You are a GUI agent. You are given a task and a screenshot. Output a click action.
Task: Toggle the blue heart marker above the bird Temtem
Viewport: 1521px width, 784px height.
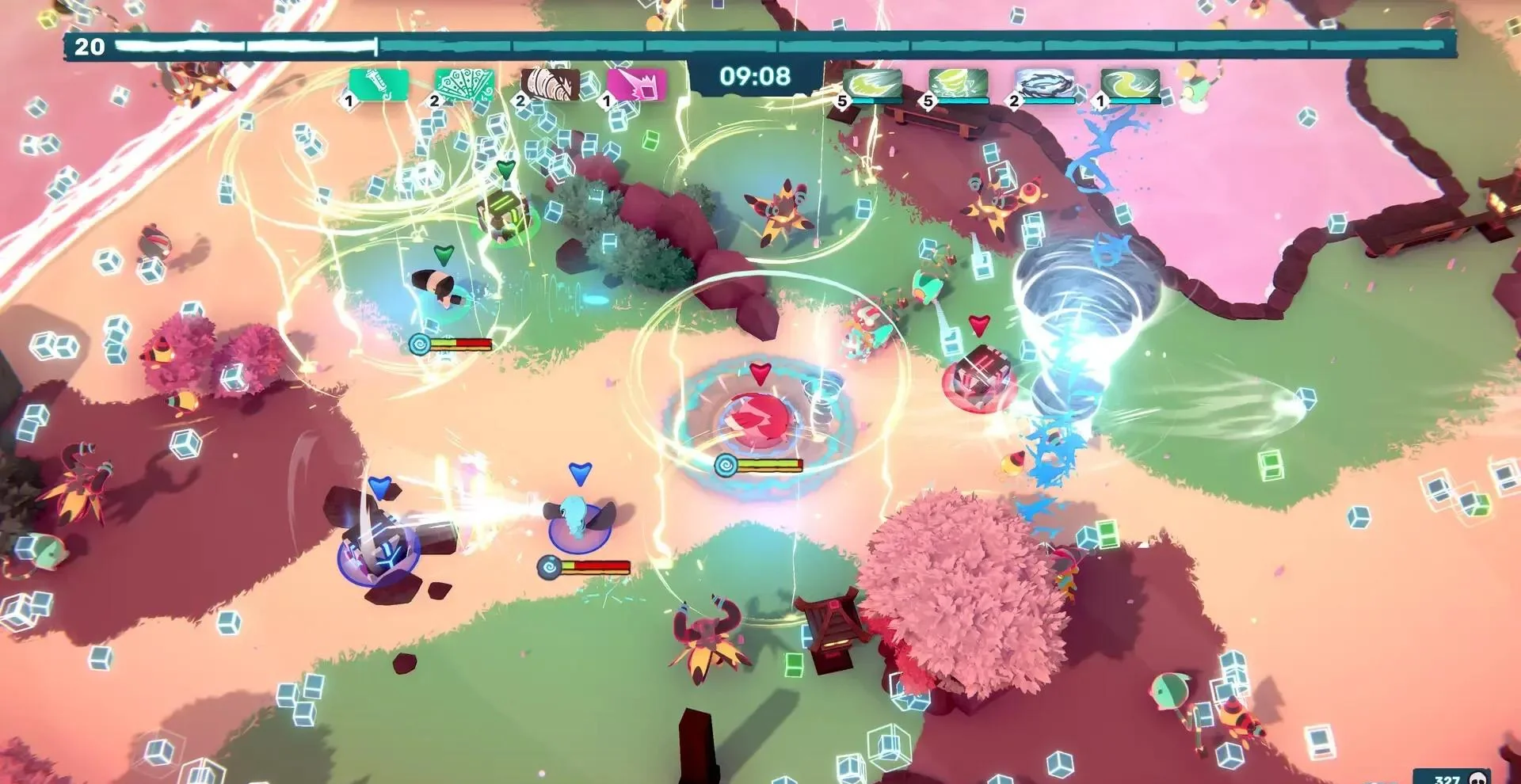point(581,473)
